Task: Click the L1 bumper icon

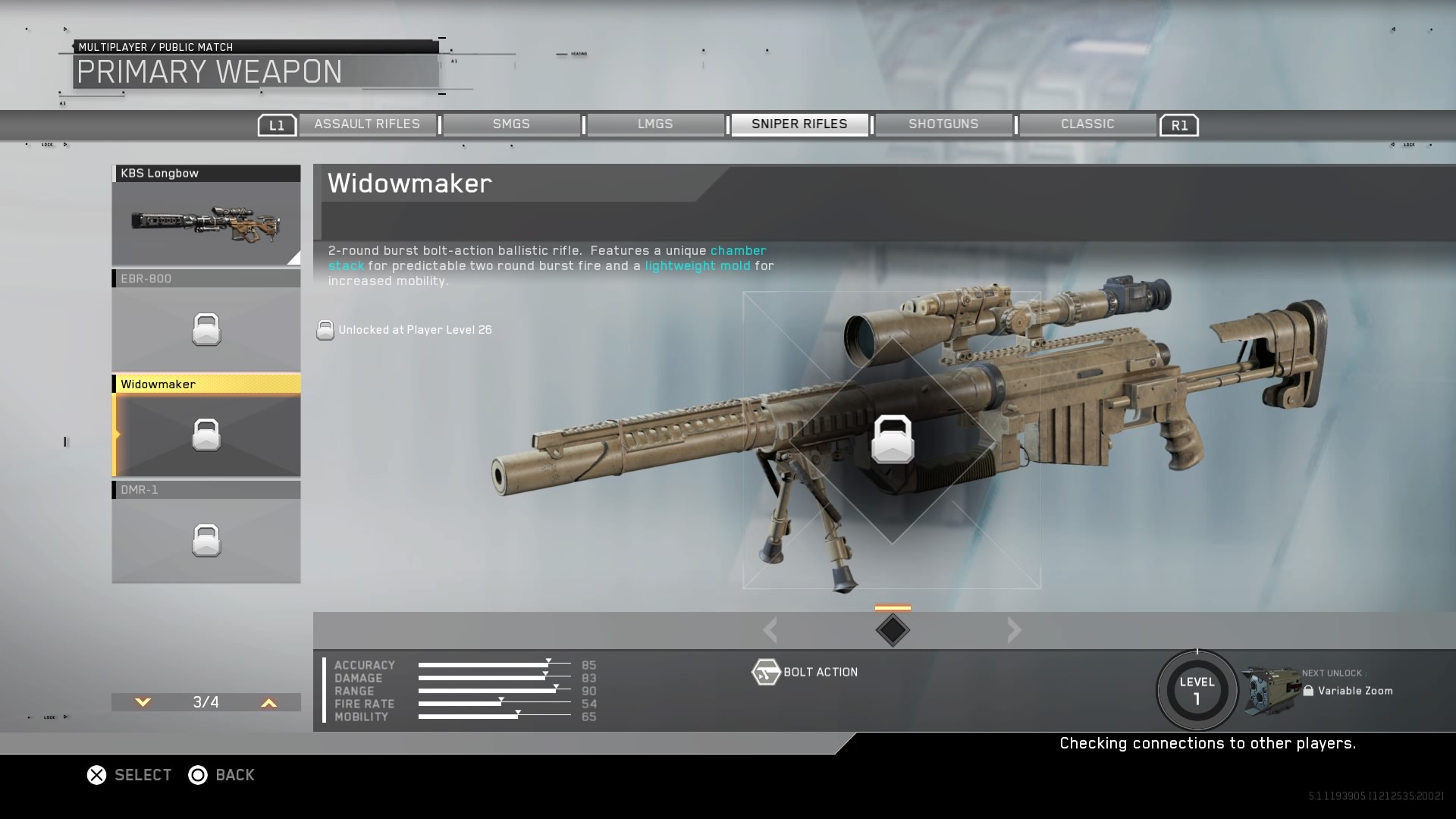Action: click(x=277, y=124)
